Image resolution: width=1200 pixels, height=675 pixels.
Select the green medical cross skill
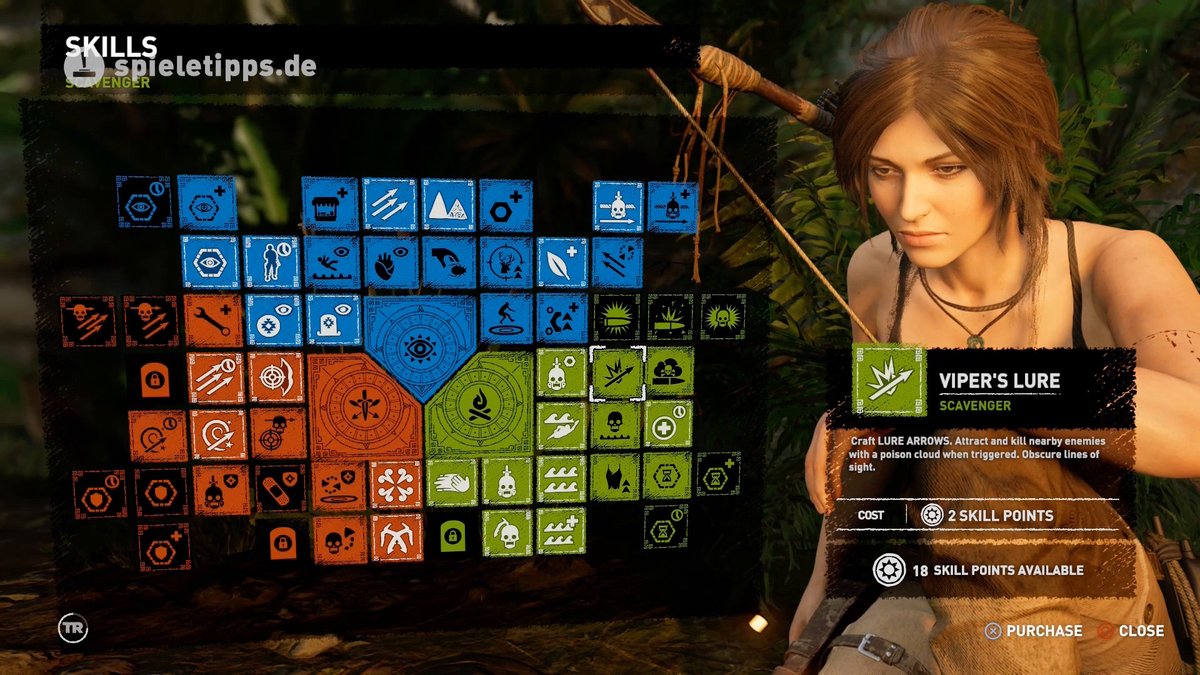[667, 425]
